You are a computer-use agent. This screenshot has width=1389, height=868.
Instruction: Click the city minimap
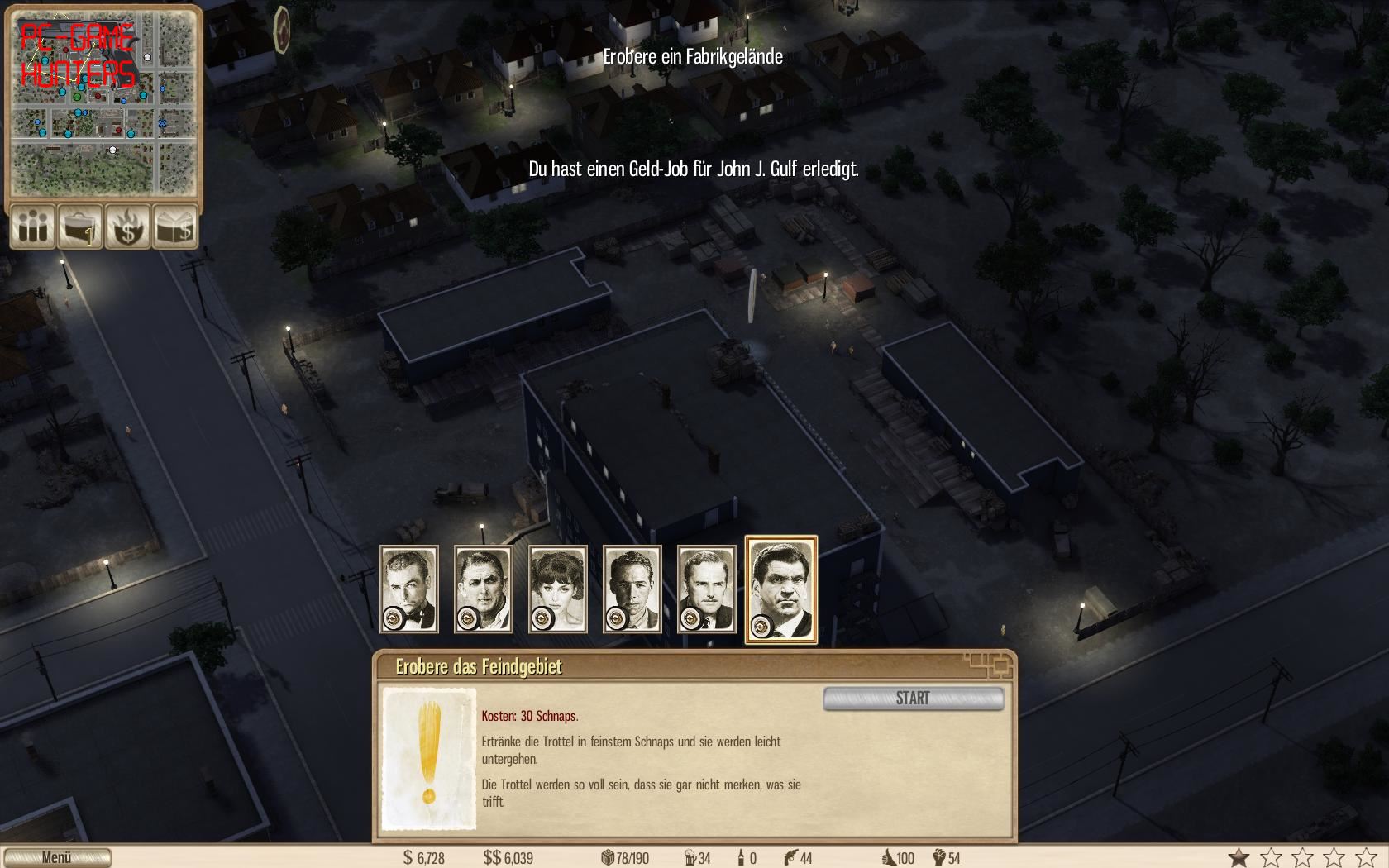point(103,103)
